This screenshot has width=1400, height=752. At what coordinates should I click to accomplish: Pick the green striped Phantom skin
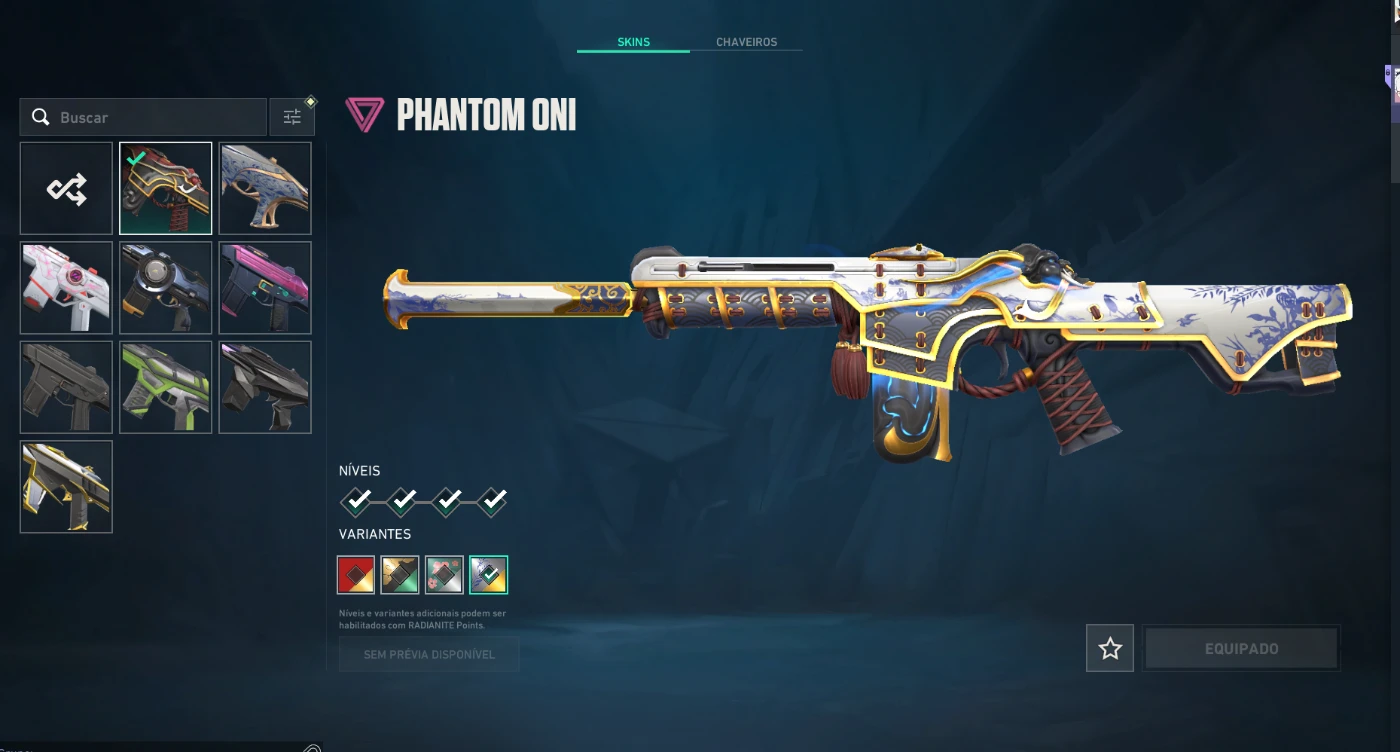click(166, 387)
